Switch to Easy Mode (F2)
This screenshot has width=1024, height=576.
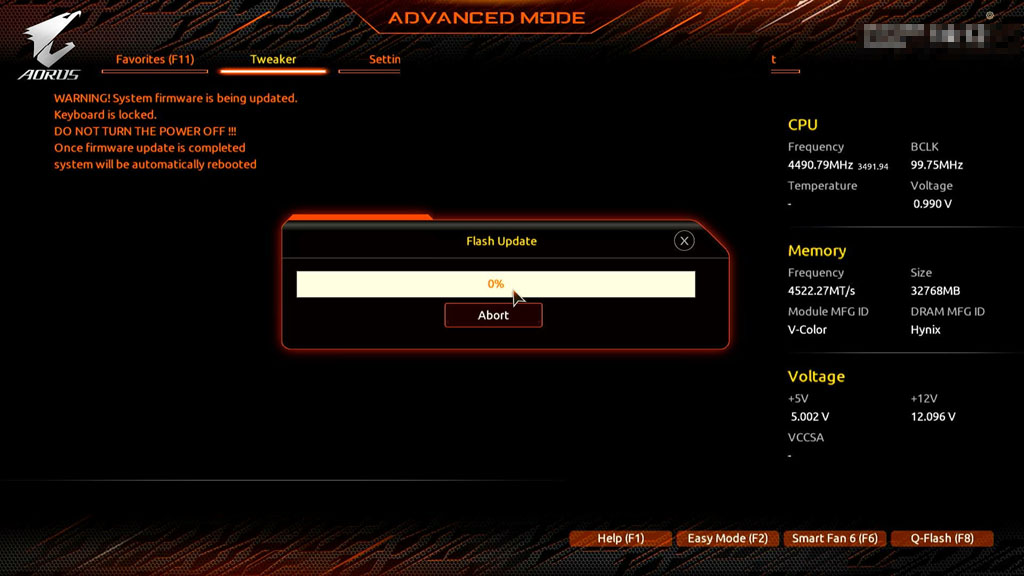727,538
